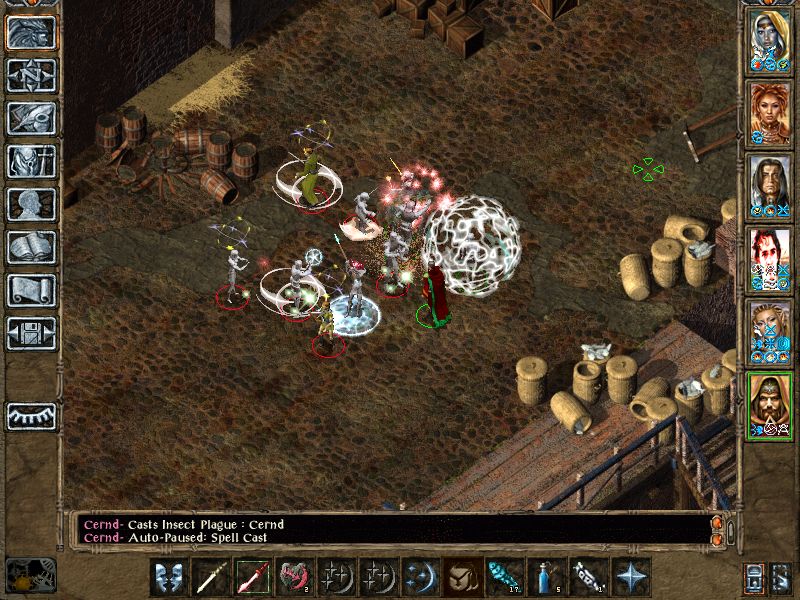Open the four-pointed star special abilities
Image resolution: width=800 pixels, height=600 pixels.
[629, 577]
